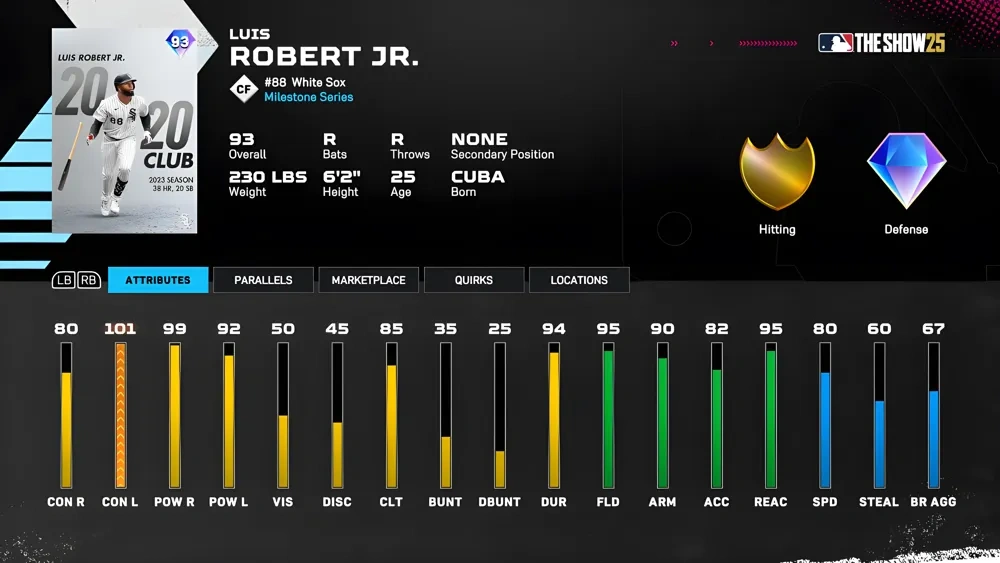This screenshot has width=1000, height=563.
Task: Open the Milestone Series link
Action: 308,98
